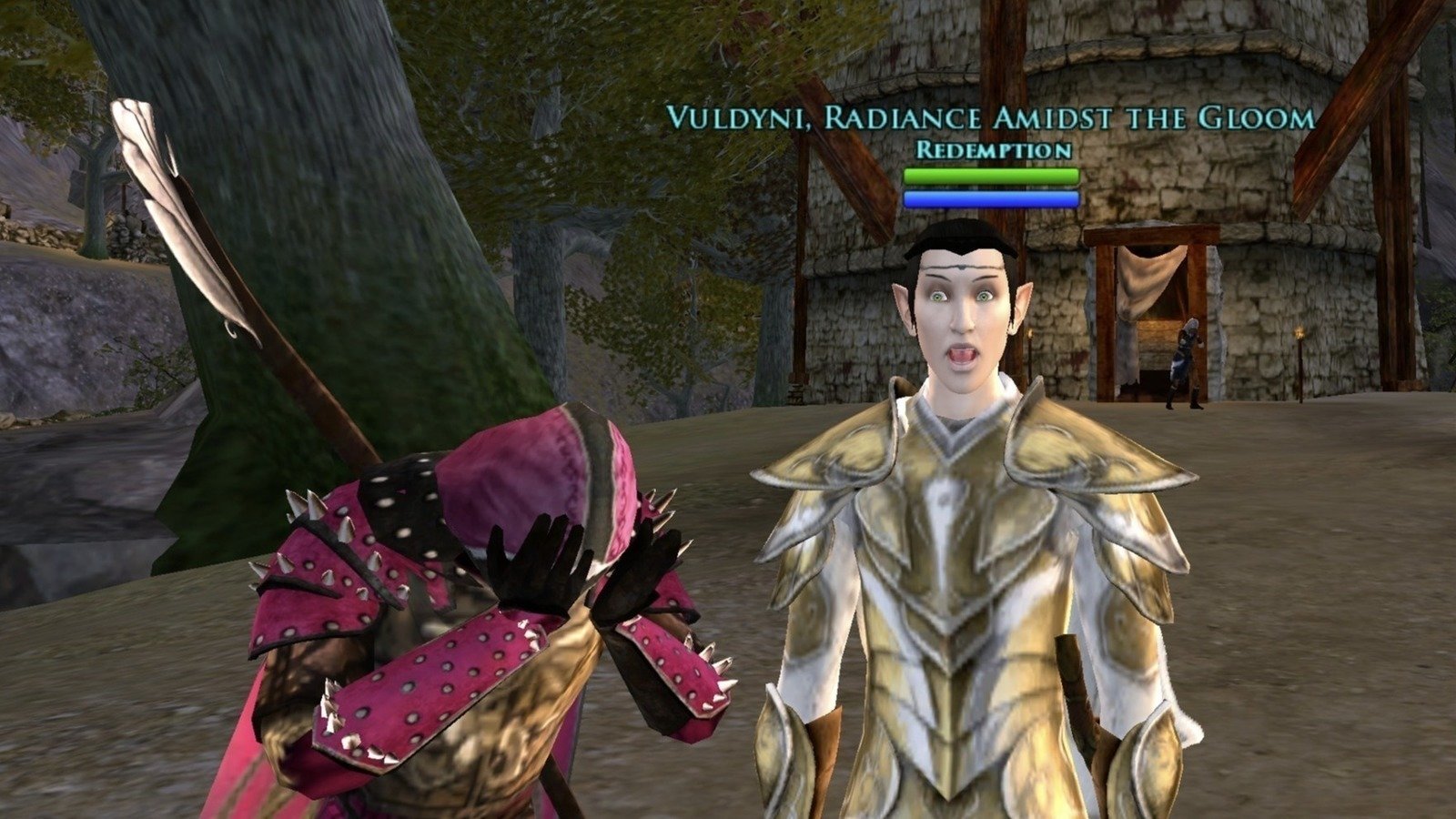Target the hooded NPC walking near the doorway

click(x=1183, y=364)
